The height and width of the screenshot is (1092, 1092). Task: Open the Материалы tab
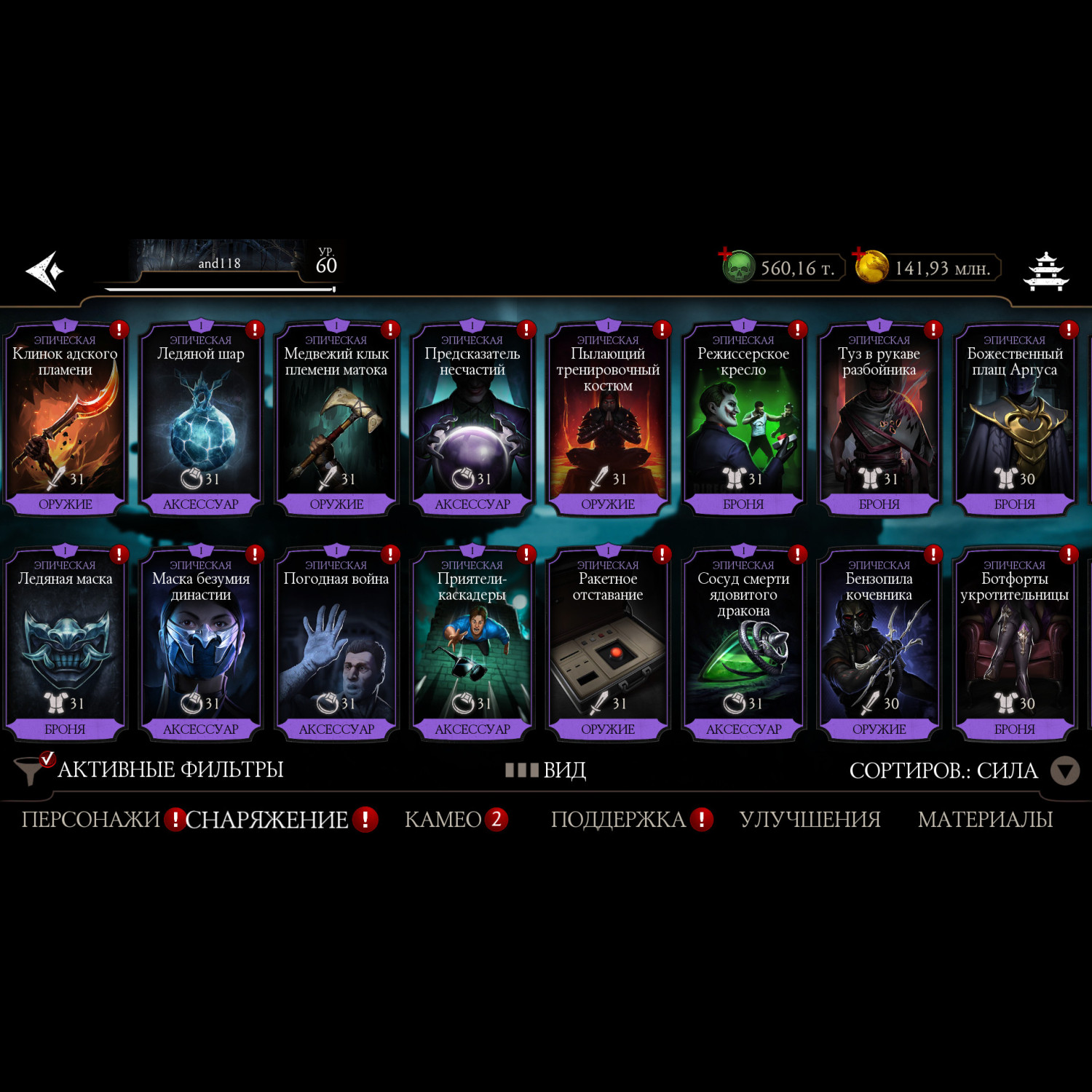point(985,820)
